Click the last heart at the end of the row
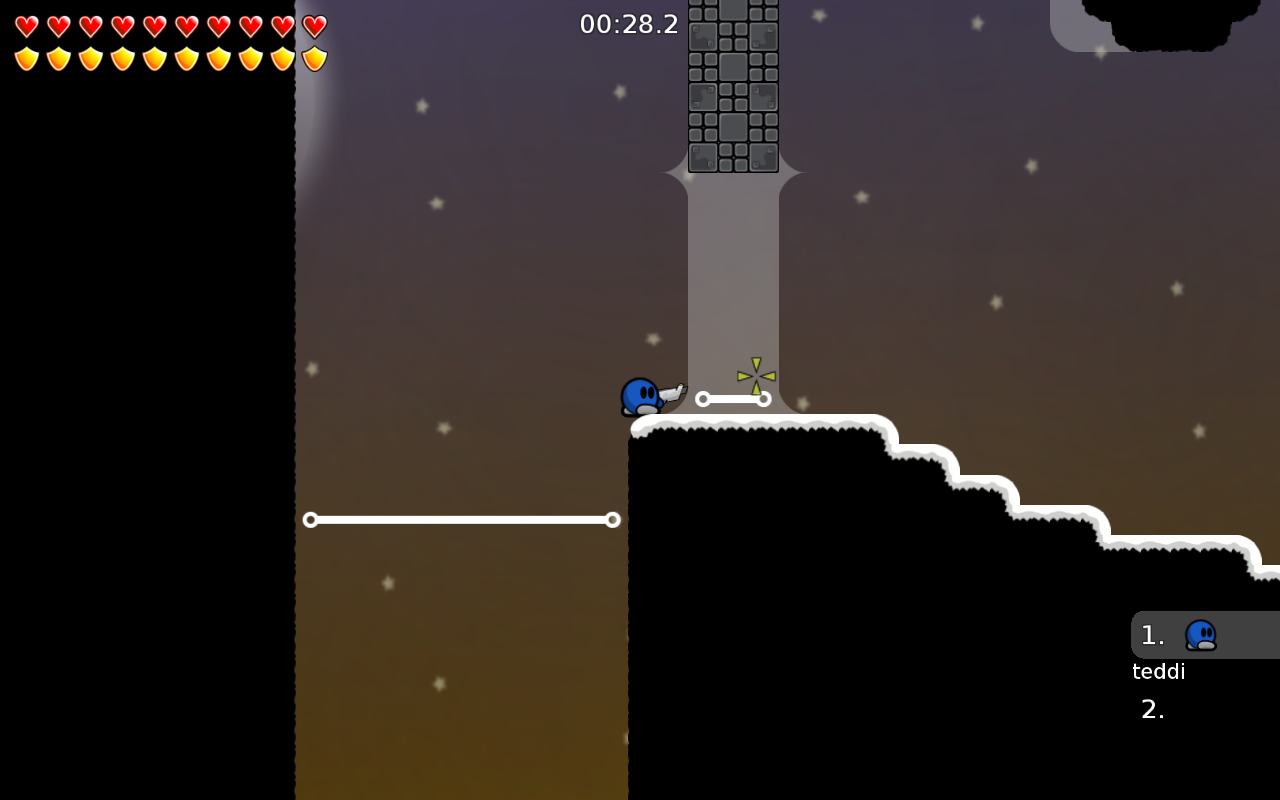Viewport: 1280px width, 800px height. [x=312, y=27]
